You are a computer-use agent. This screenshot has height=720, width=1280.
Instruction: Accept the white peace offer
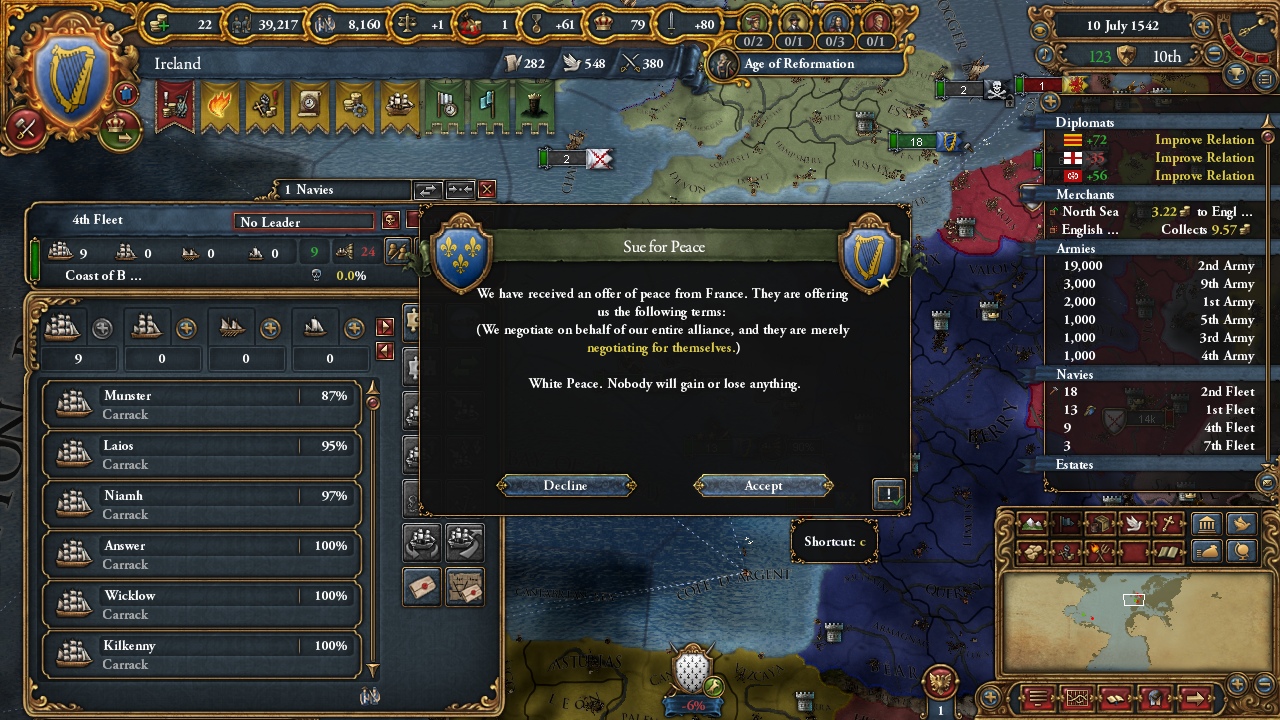[x=763, y=486]
